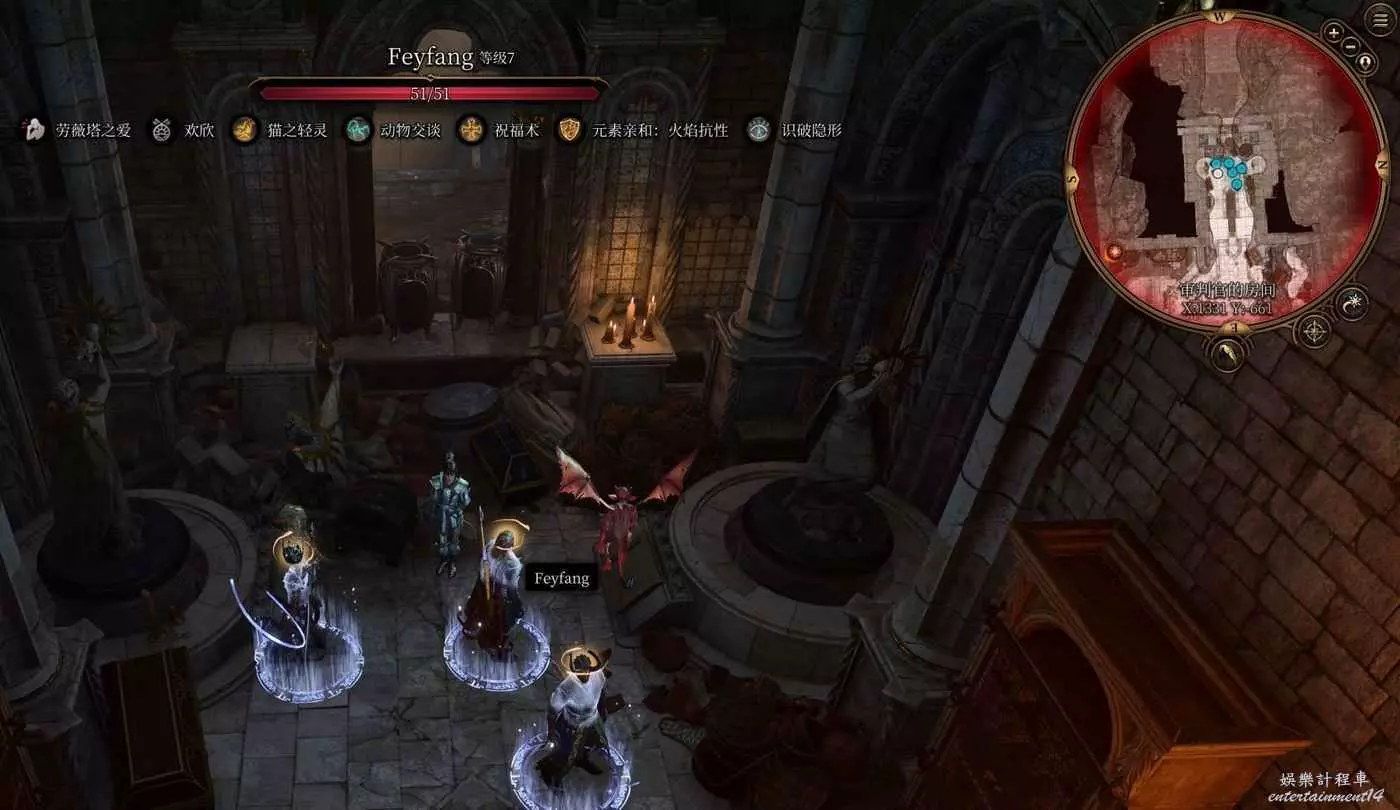
Task: Inspect the 元素亲和 fire resistance shield icon
Action: [x=570, y=130]
